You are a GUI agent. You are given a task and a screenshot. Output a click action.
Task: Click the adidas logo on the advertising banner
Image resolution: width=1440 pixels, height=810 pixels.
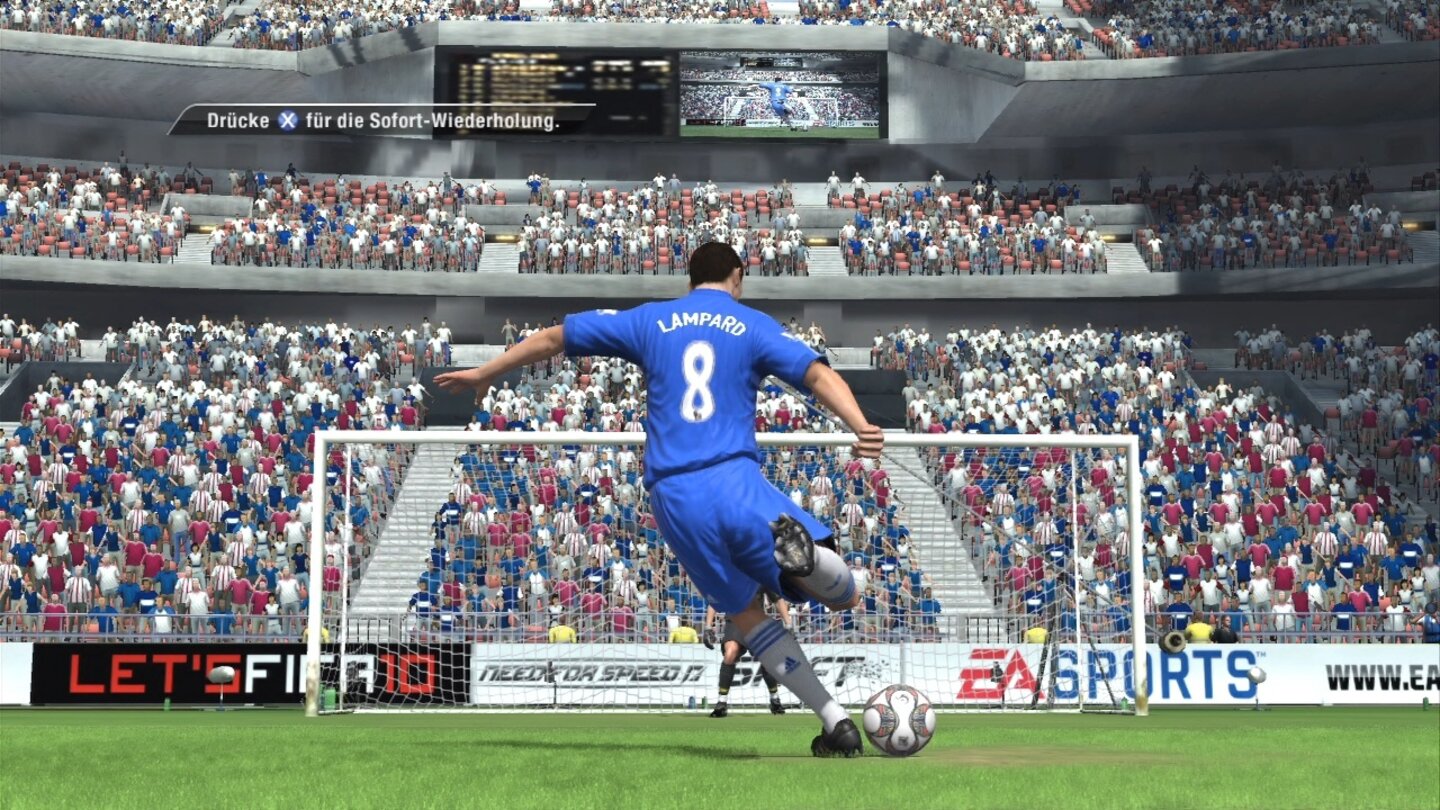[789, 662]
